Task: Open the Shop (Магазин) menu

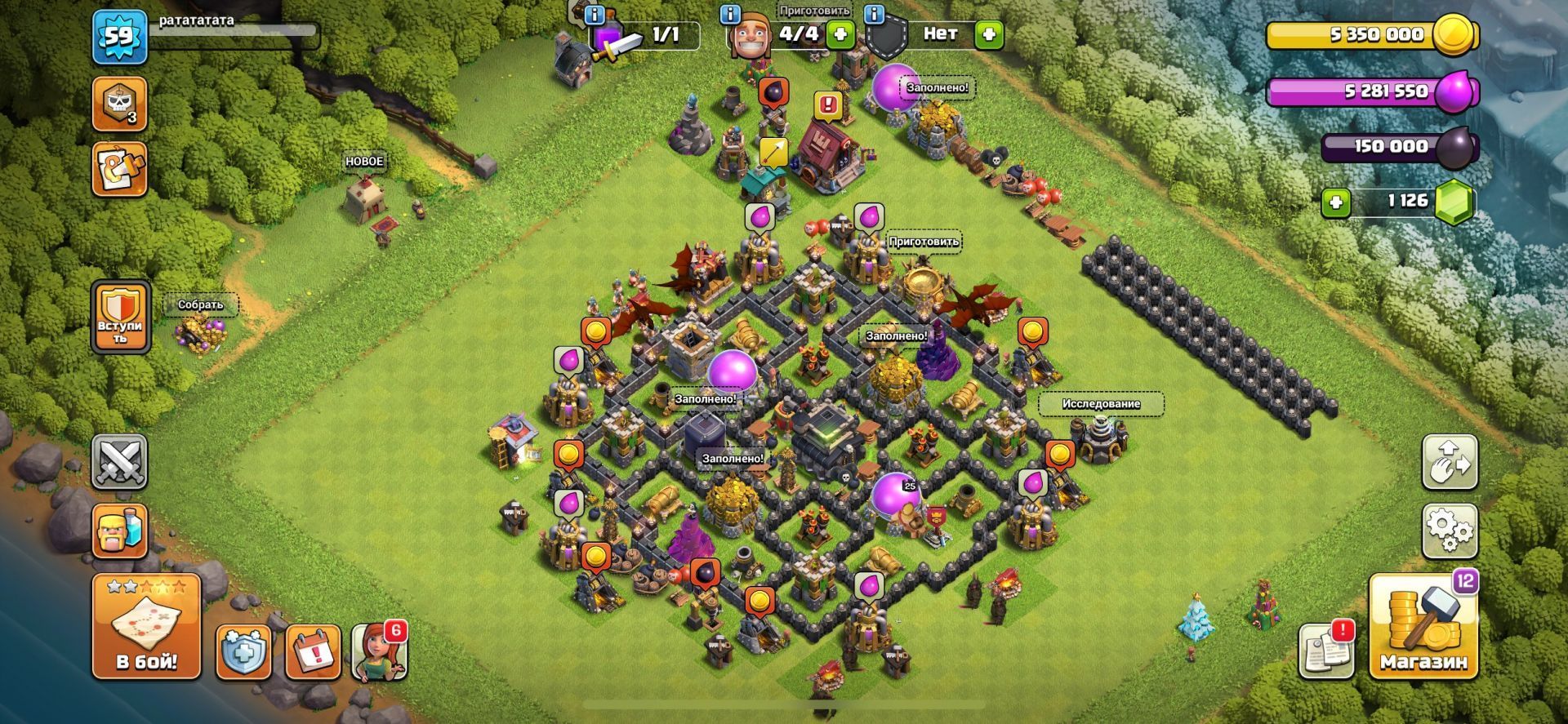Action: click(1423, 627)
